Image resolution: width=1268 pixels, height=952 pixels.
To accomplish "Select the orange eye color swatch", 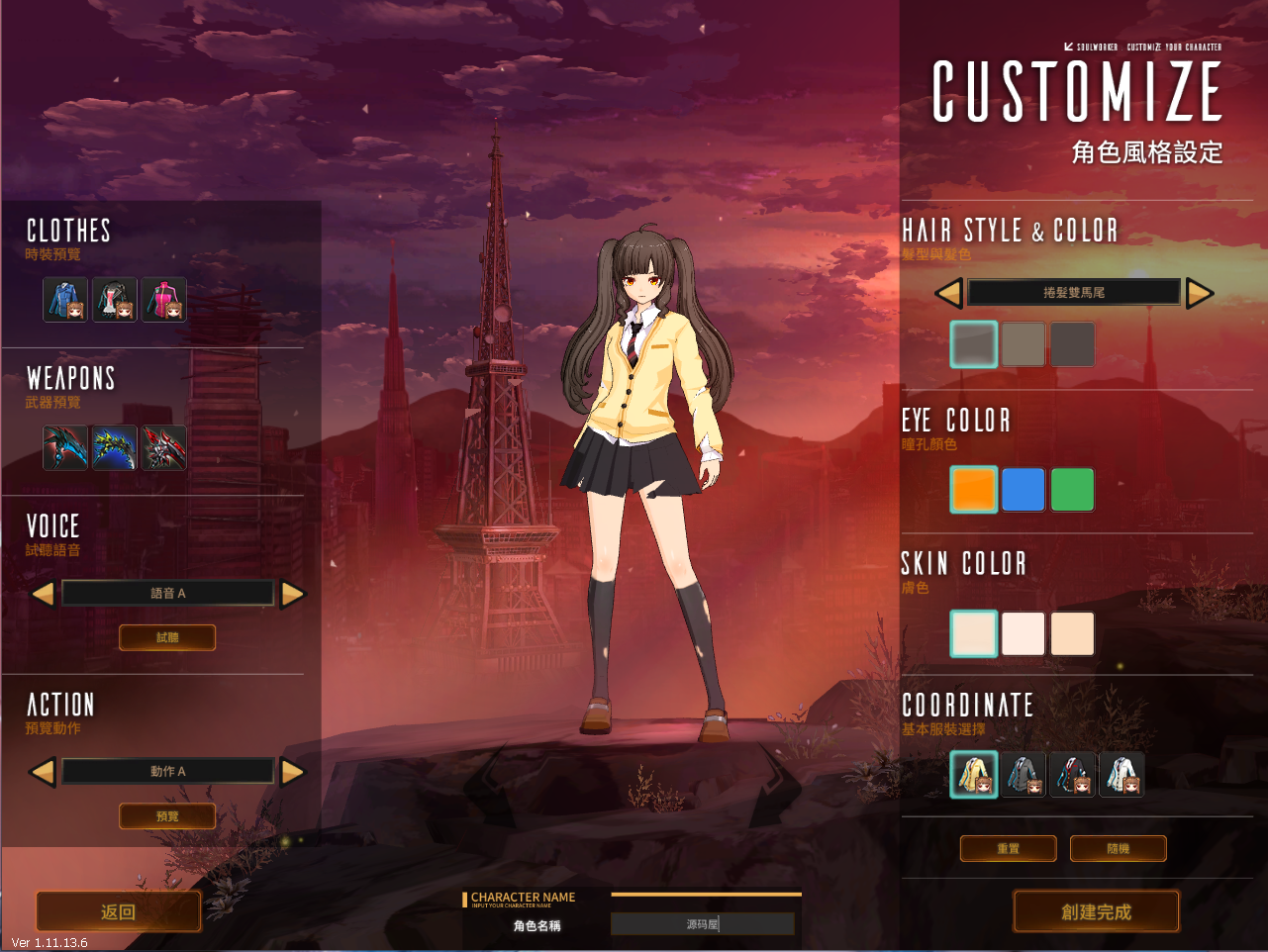I will pyautogui.click(x=974, y=490).
